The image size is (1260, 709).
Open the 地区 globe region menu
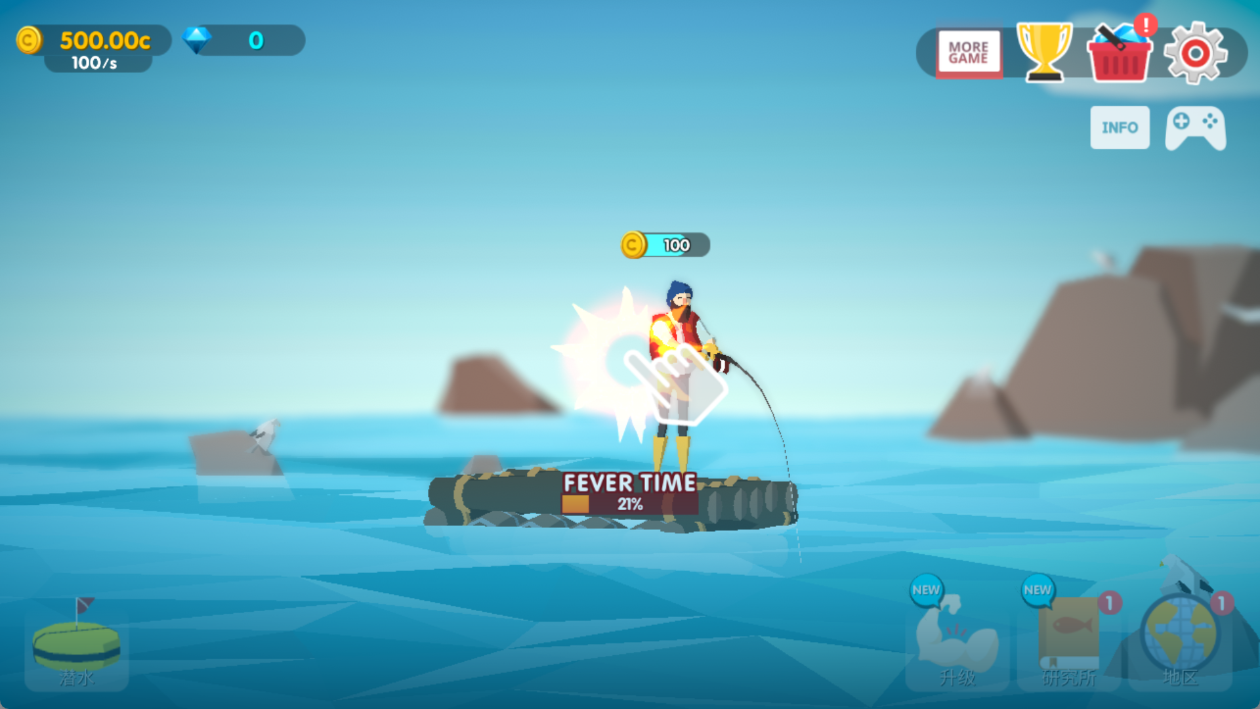[x=1181, y=645]
